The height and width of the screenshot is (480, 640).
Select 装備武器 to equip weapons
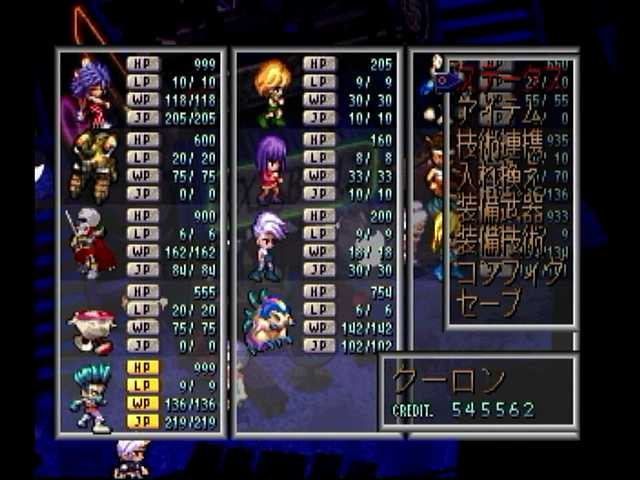click(x=500, y=212)
